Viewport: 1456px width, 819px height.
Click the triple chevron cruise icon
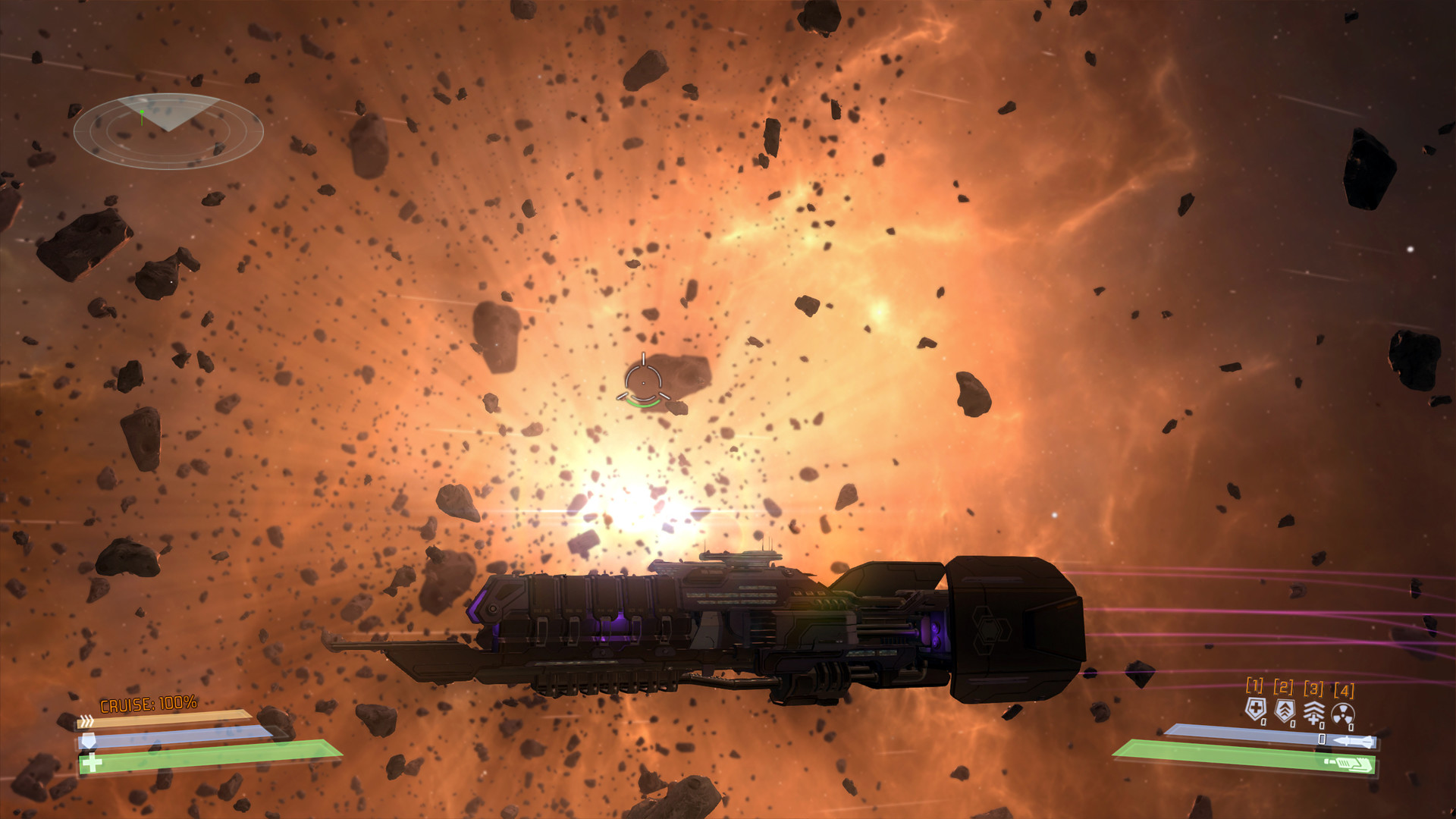click(x=86, y=720)
